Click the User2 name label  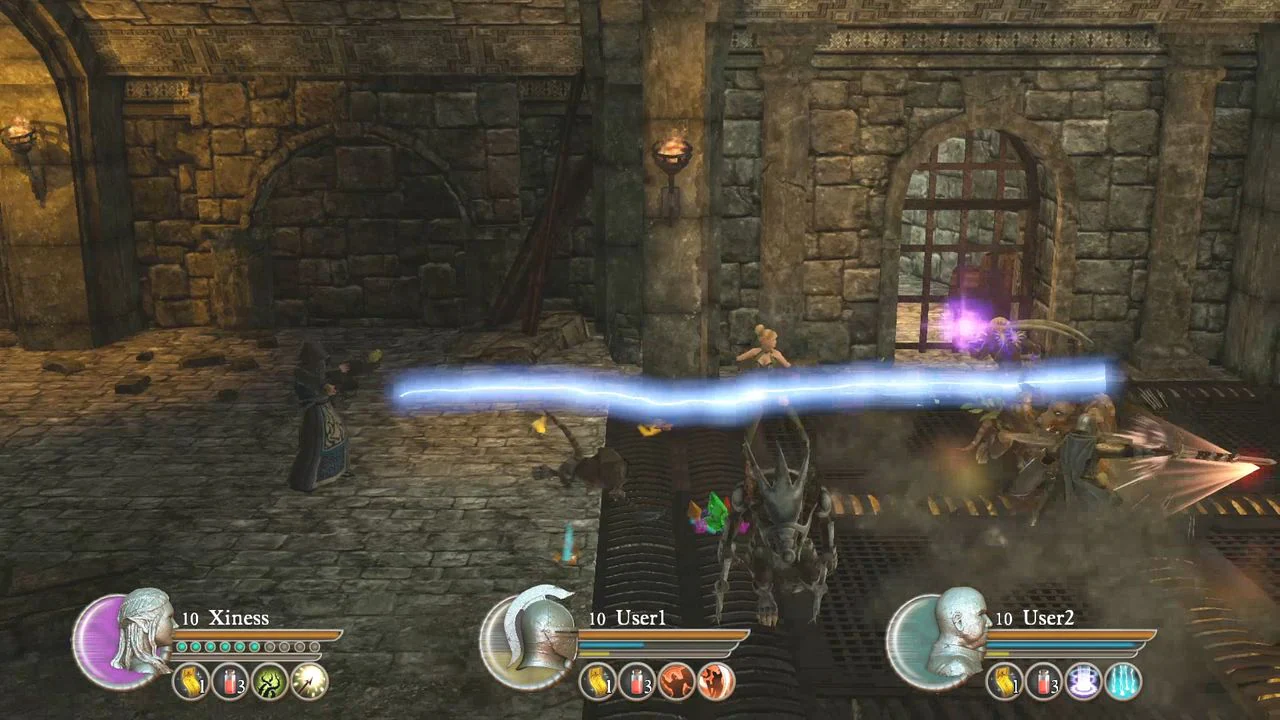[1047, 619]
